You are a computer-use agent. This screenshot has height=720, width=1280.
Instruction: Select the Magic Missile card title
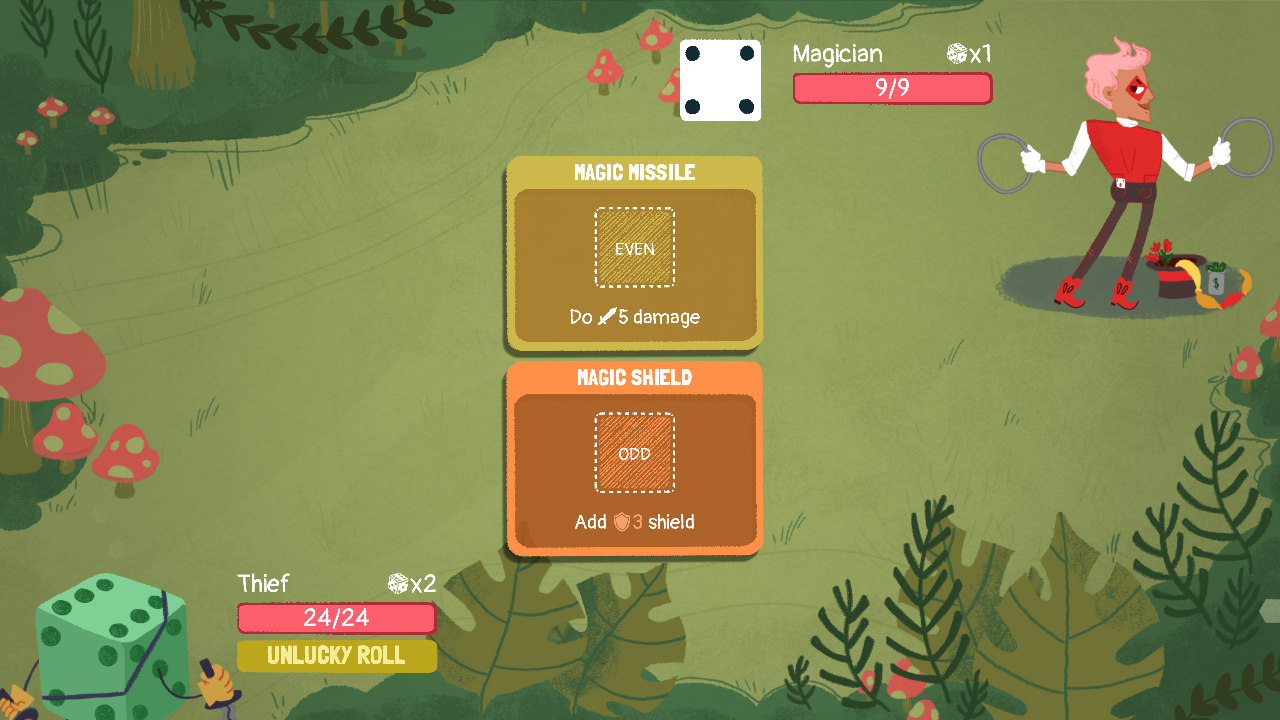click(634, 172)
